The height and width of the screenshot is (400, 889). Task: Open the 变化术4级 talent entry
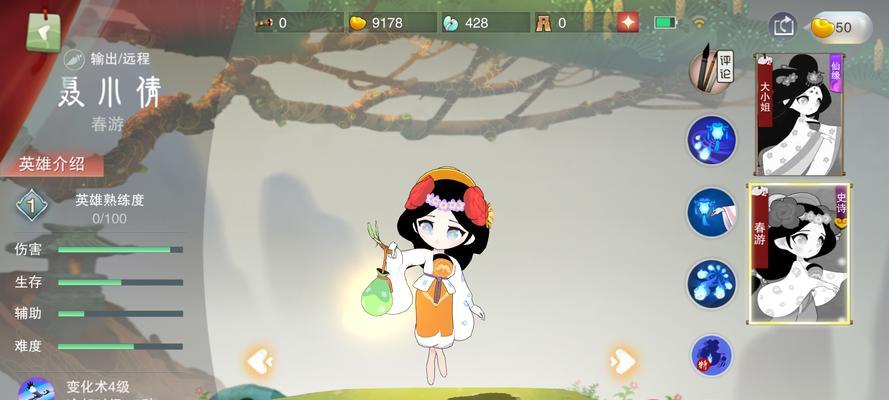(90, 388)
